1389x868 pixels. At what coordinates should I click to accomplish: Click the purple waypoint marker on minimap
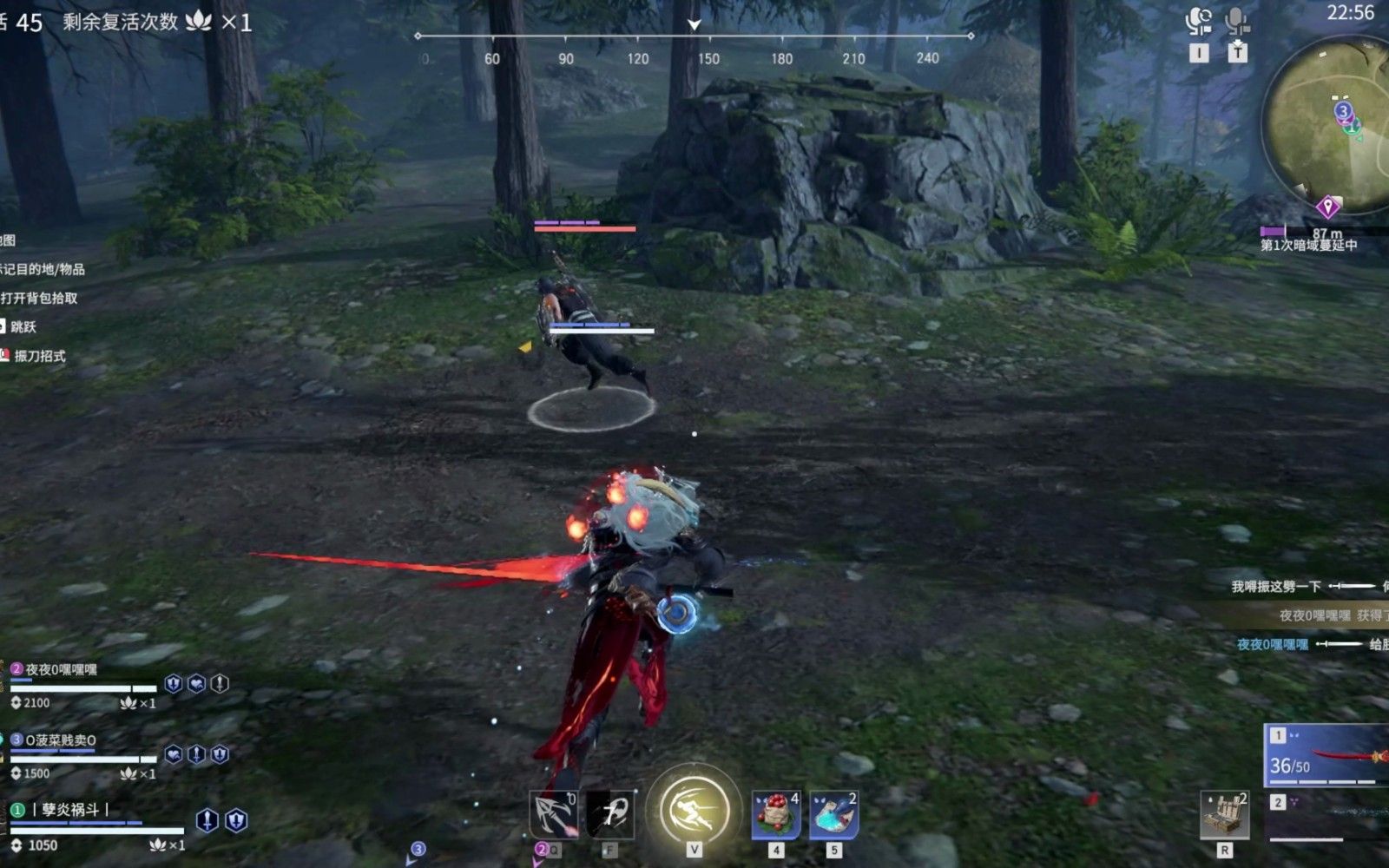click(x=1326, y=207)
